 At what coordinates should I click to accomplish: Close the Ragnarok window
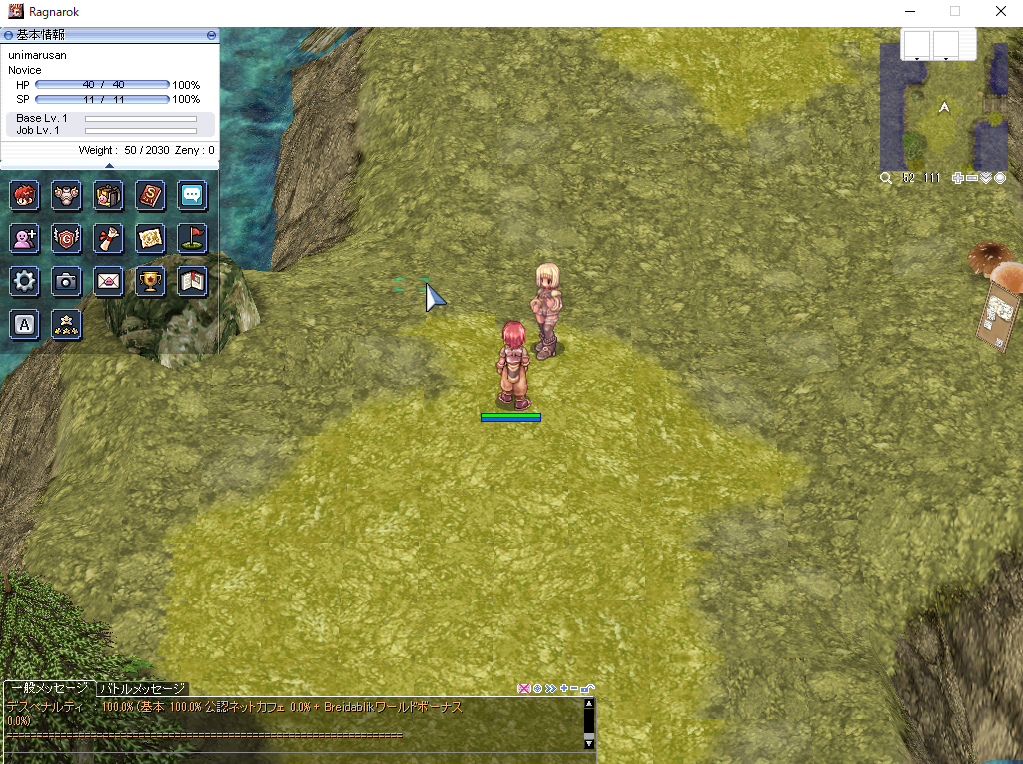(x=1000, y=12)
